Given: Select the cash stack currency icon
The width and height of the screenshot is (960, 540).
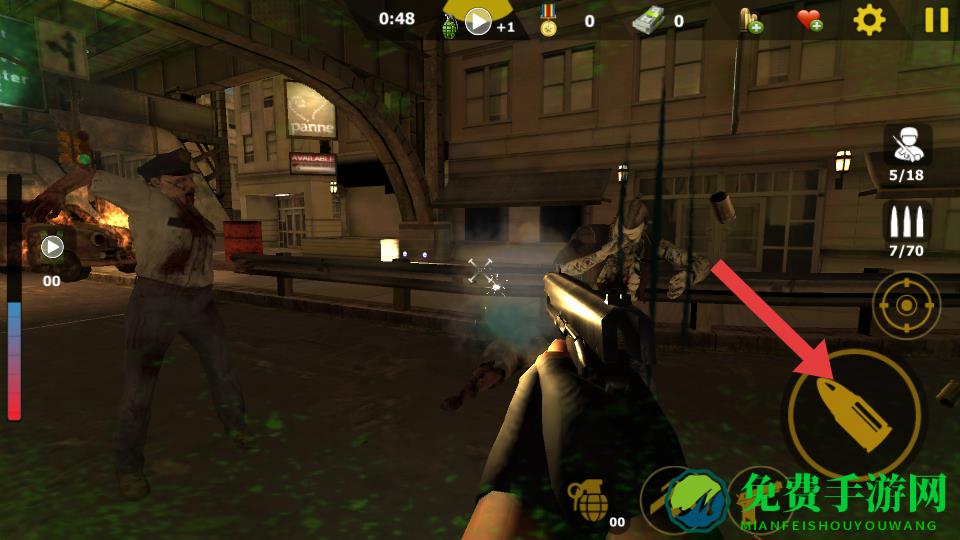Looking at the screenshot, I should point(647,20).
